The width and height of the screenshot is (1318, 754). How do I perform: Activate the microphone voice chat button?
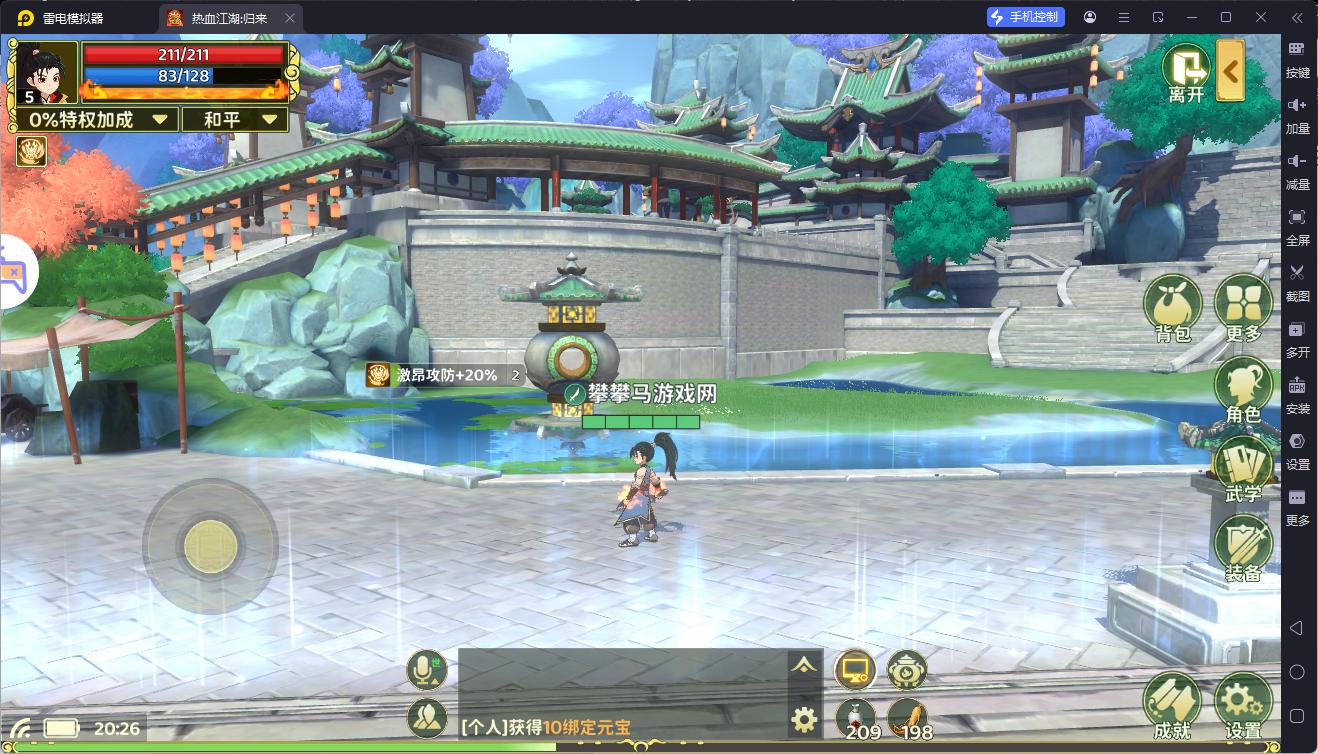click(x=427, y=670)
